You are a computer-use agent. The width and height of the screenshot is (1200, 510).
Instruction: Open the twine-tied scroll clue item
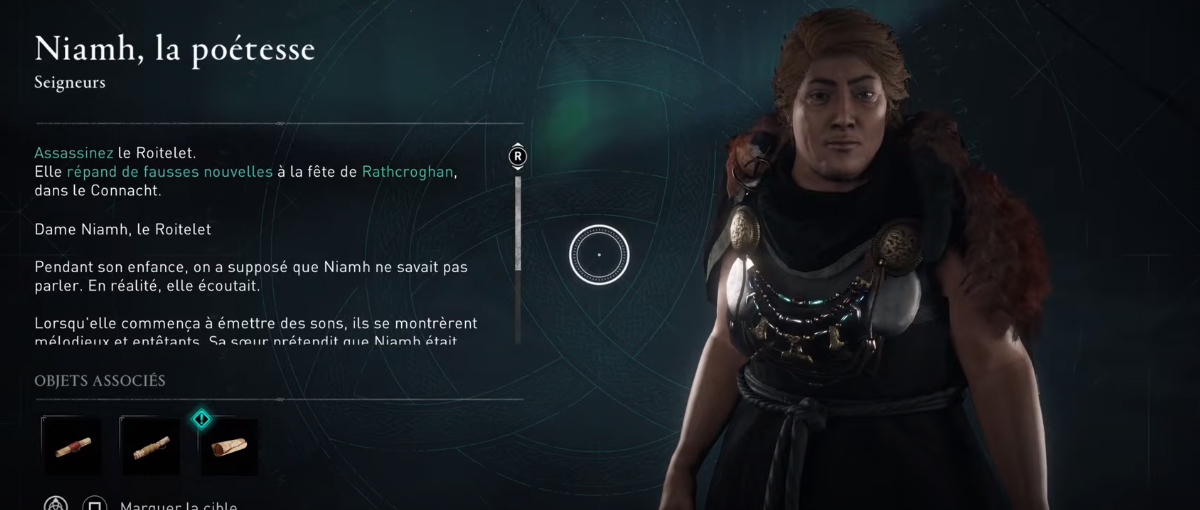150,445
